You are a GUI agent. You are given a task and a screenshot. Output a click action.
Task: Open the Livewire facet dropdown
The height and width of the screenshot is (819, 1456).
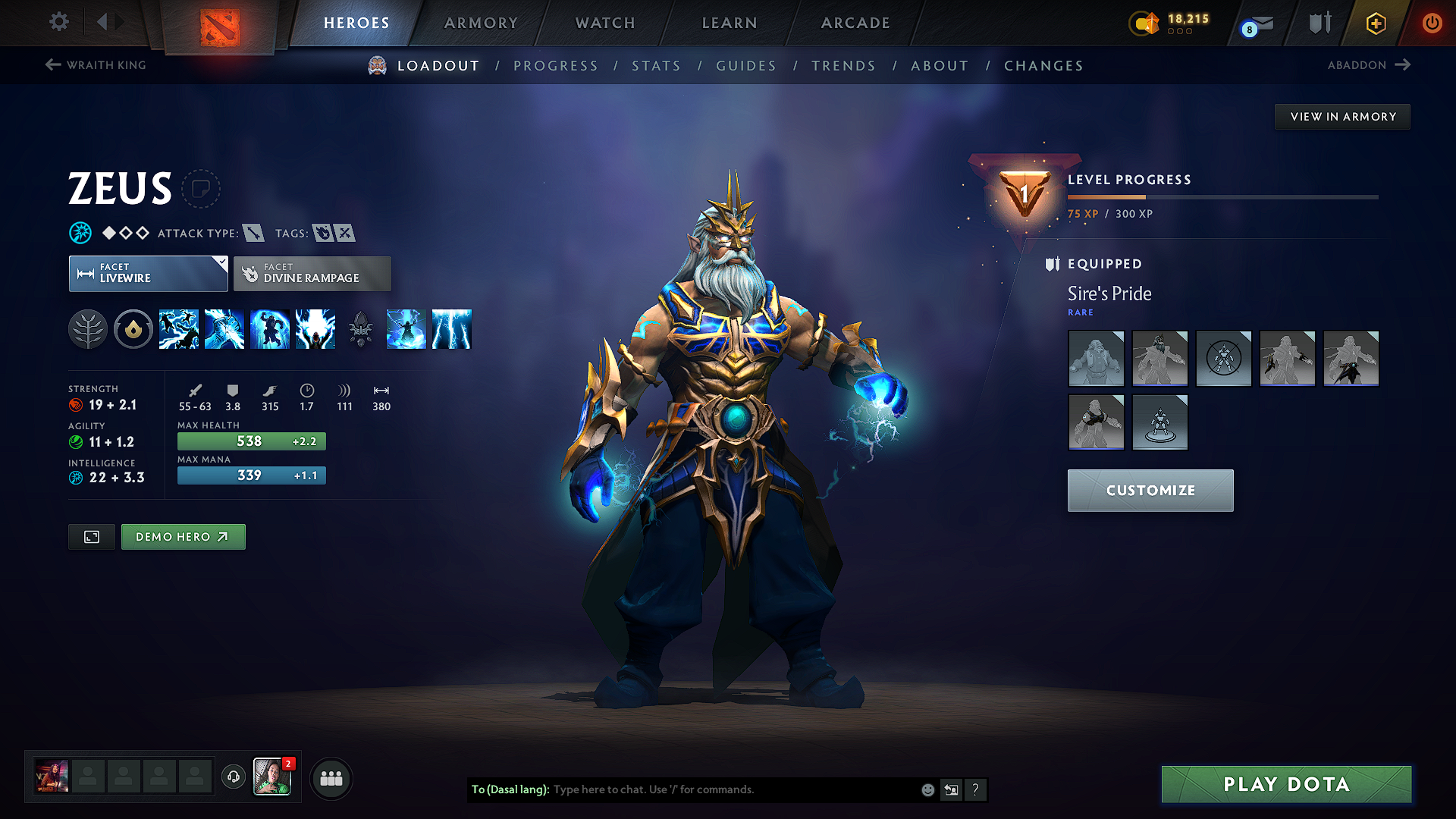pyautogui.click(x=148, y=273)
